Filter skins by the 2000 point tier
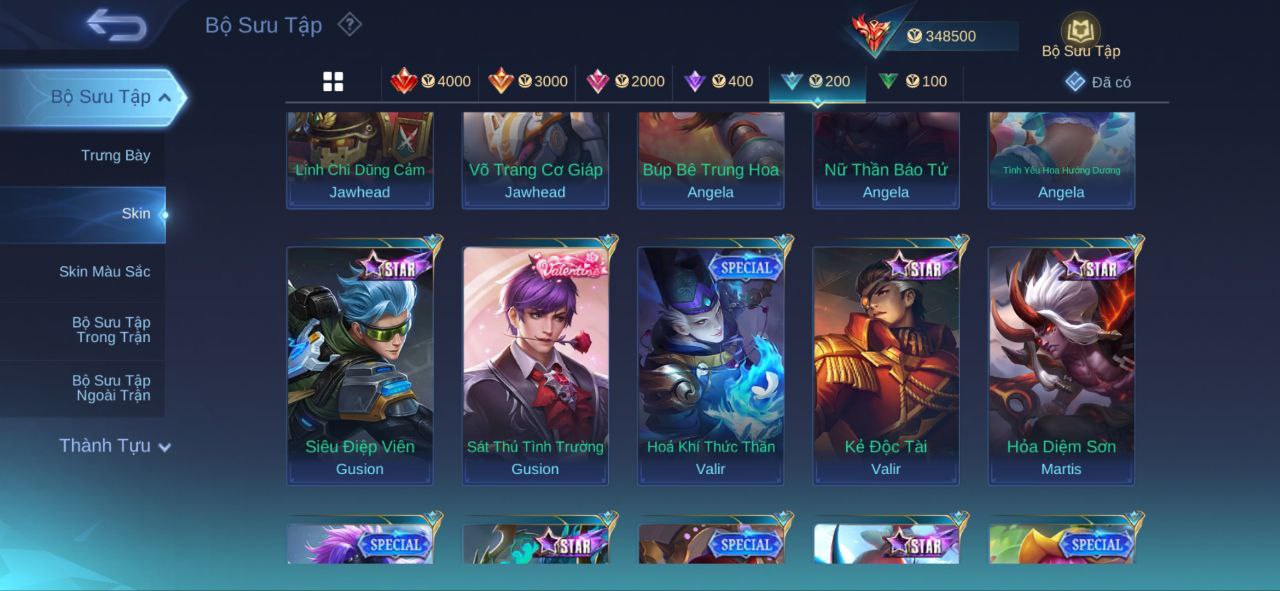 [625, 82]
